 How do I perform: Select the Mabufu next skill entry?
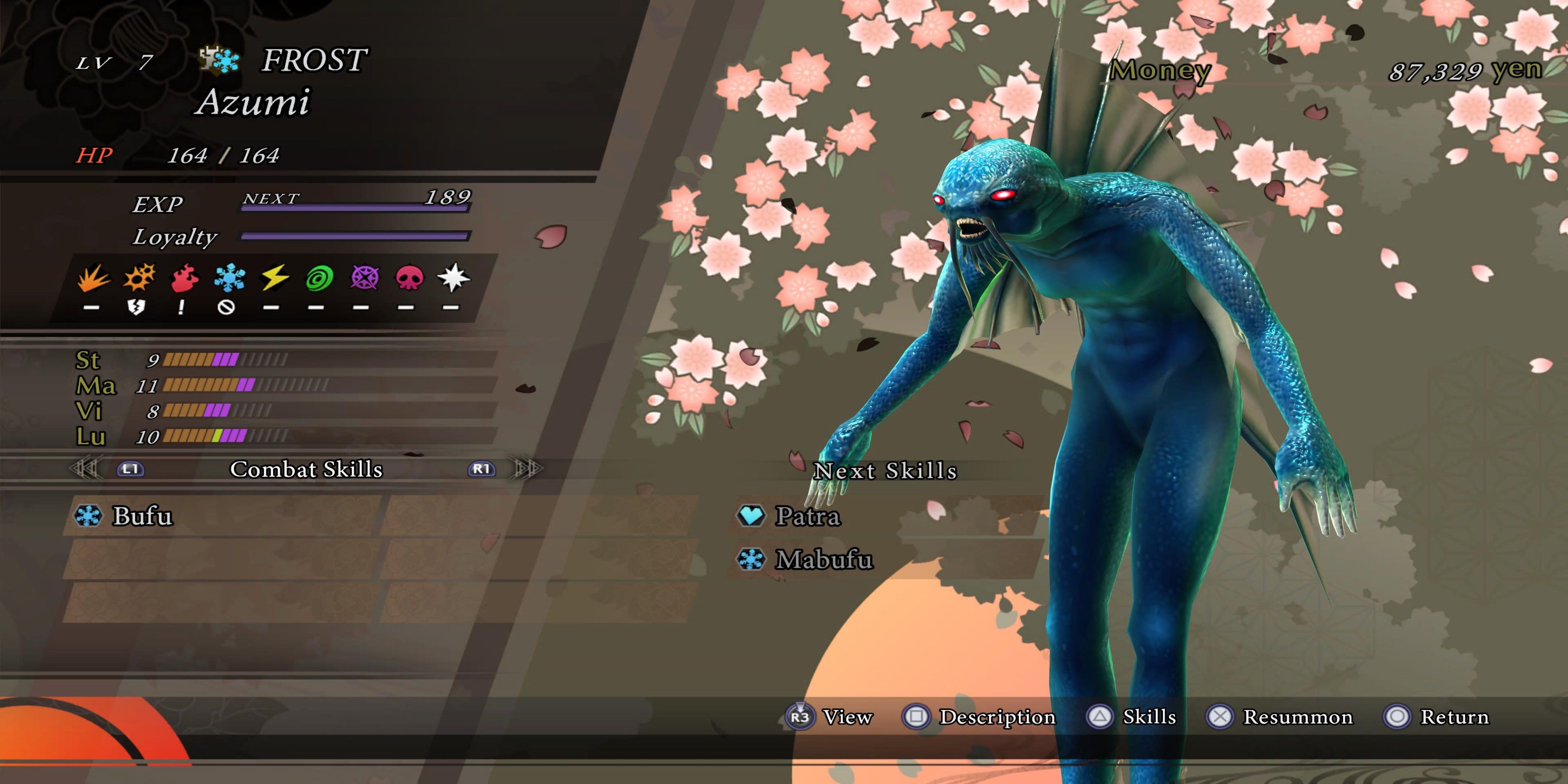tap(823, 559)
